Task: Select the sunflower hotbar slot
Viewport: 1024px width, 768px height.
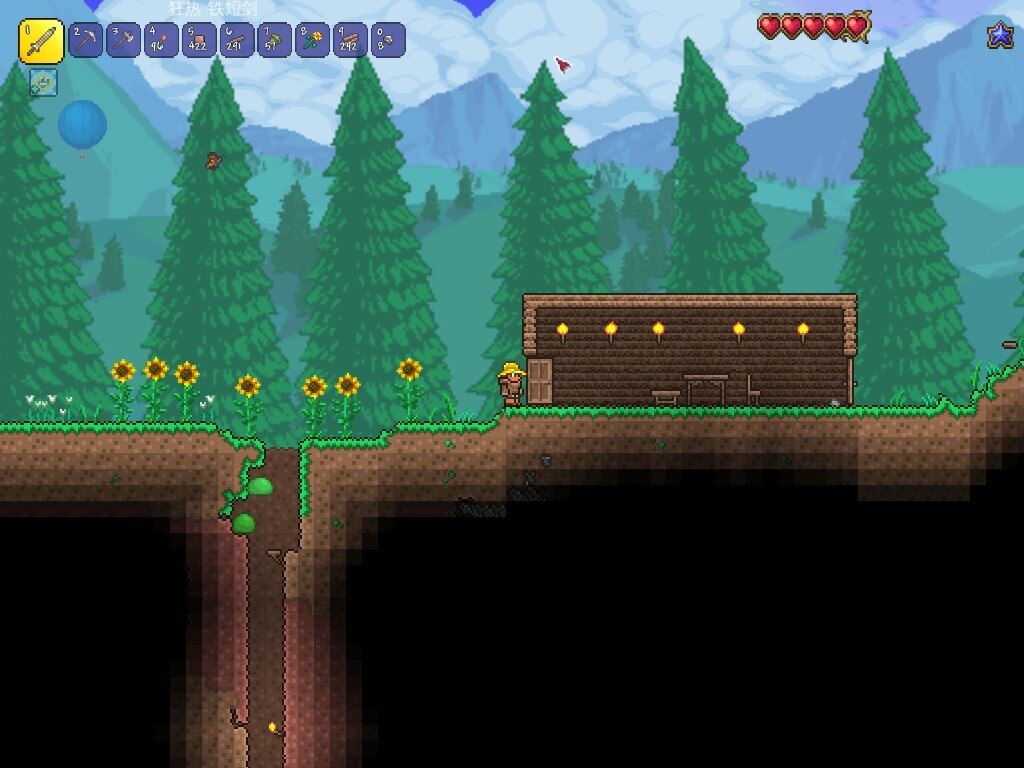Action: 313,40
